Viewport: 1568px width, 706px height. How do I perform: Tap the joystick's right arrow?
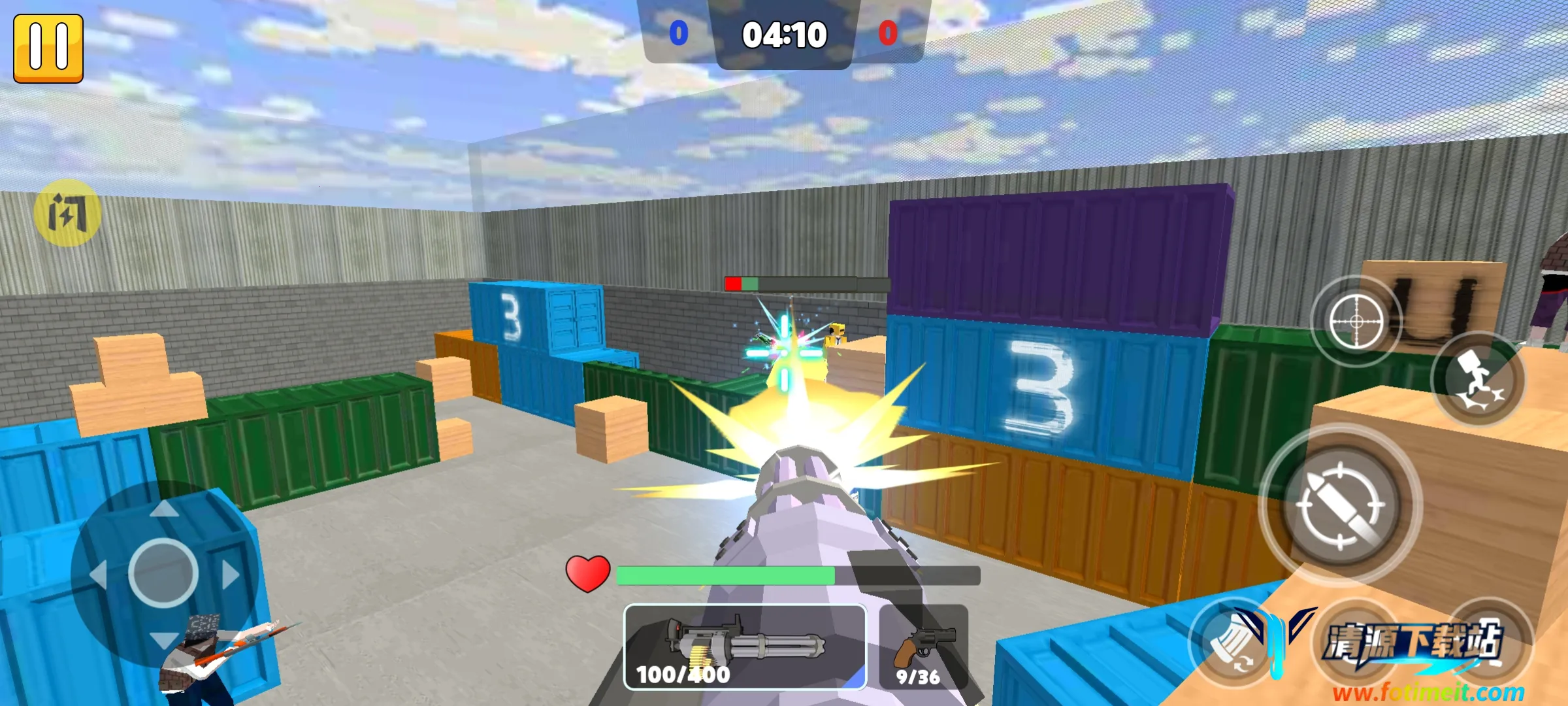pyautogui.click(x=231, y=575)
